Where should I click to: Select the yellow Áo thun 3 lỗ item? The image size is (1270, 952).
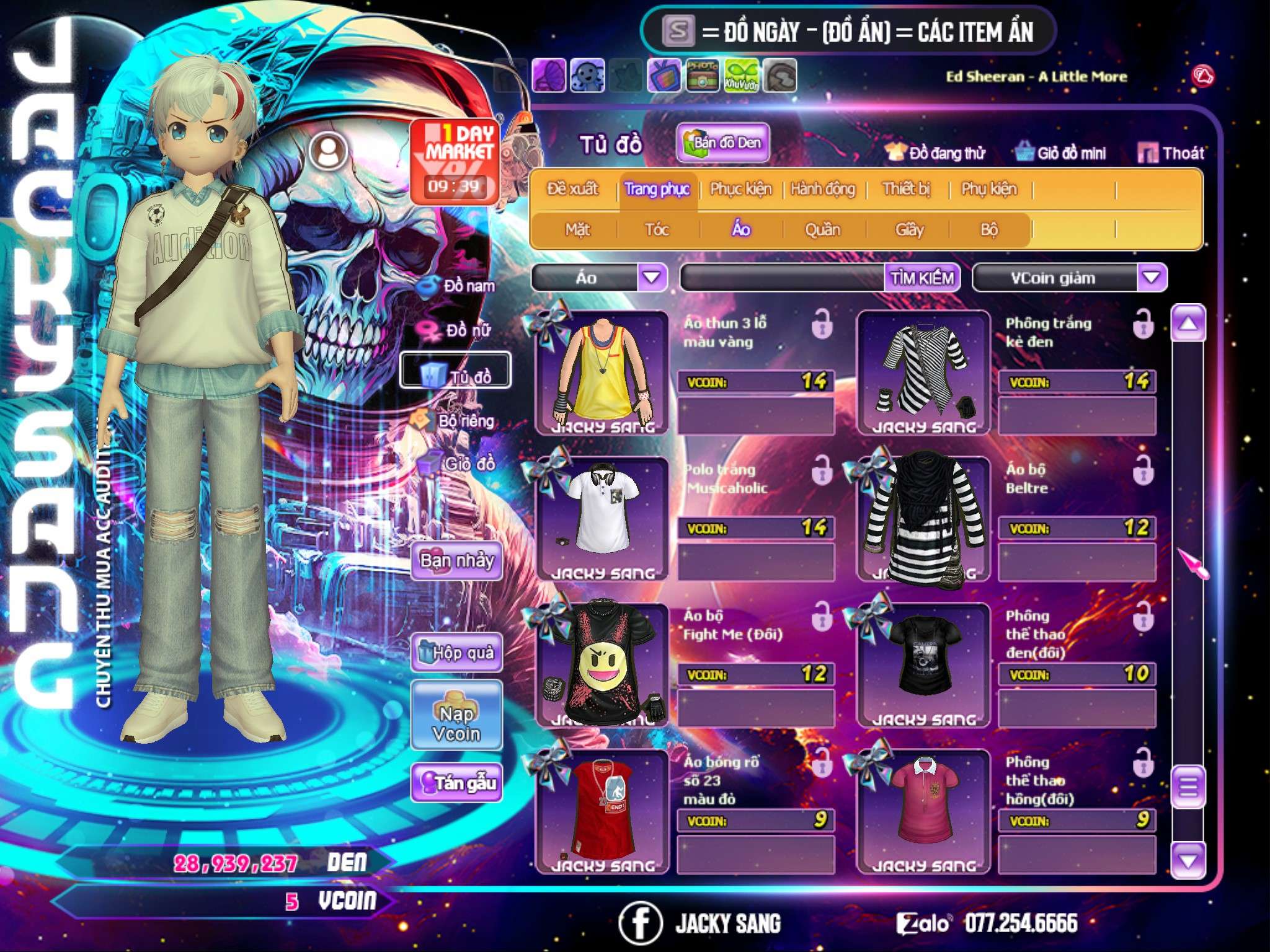coord(602,373)
